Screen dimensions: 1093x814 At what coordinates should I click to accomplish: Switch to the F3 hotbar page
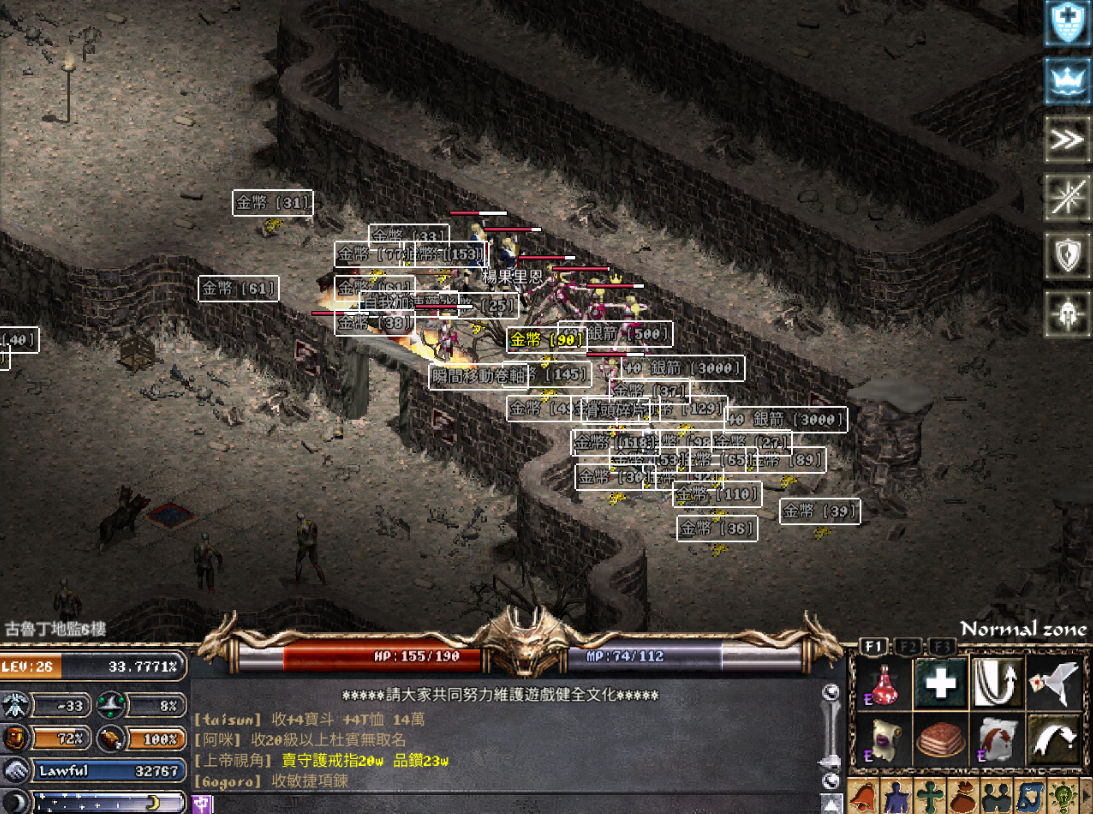point(940,646)
